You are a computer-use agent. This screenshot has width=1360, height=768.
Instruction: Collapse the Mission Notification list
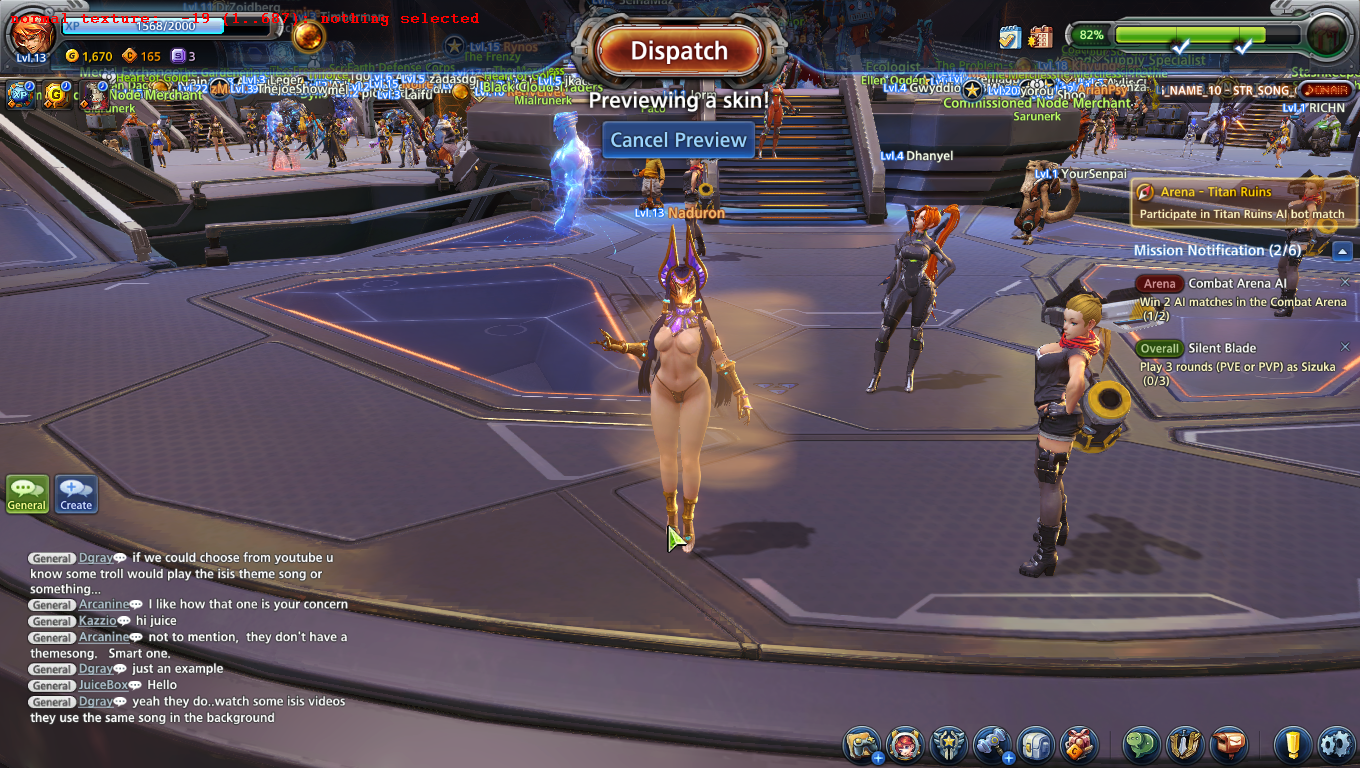(x=1343, y=251)
